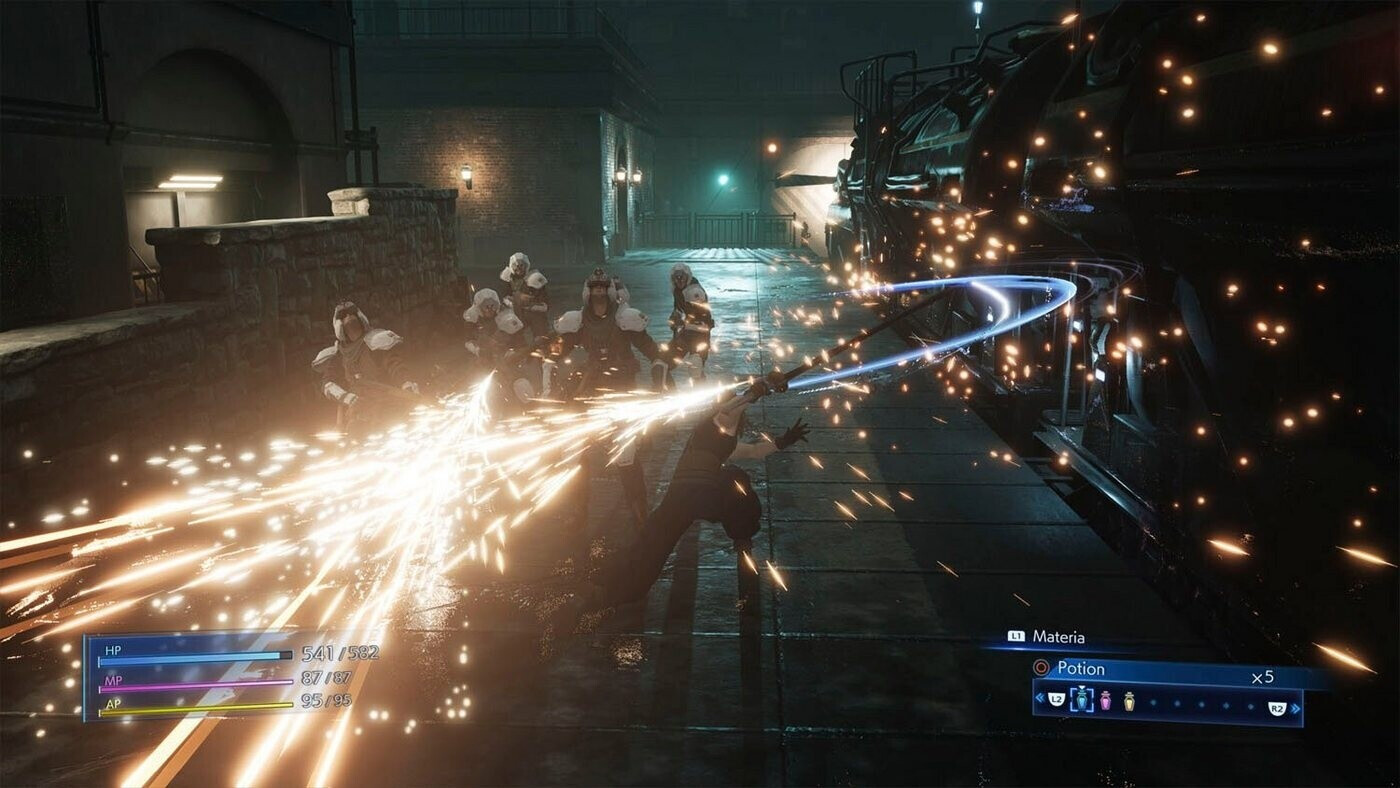Screen dimensions: 1400x788
Task: Select the yellow potion bottle slot
Action: pyautogui.click(x=1129, y=701)
